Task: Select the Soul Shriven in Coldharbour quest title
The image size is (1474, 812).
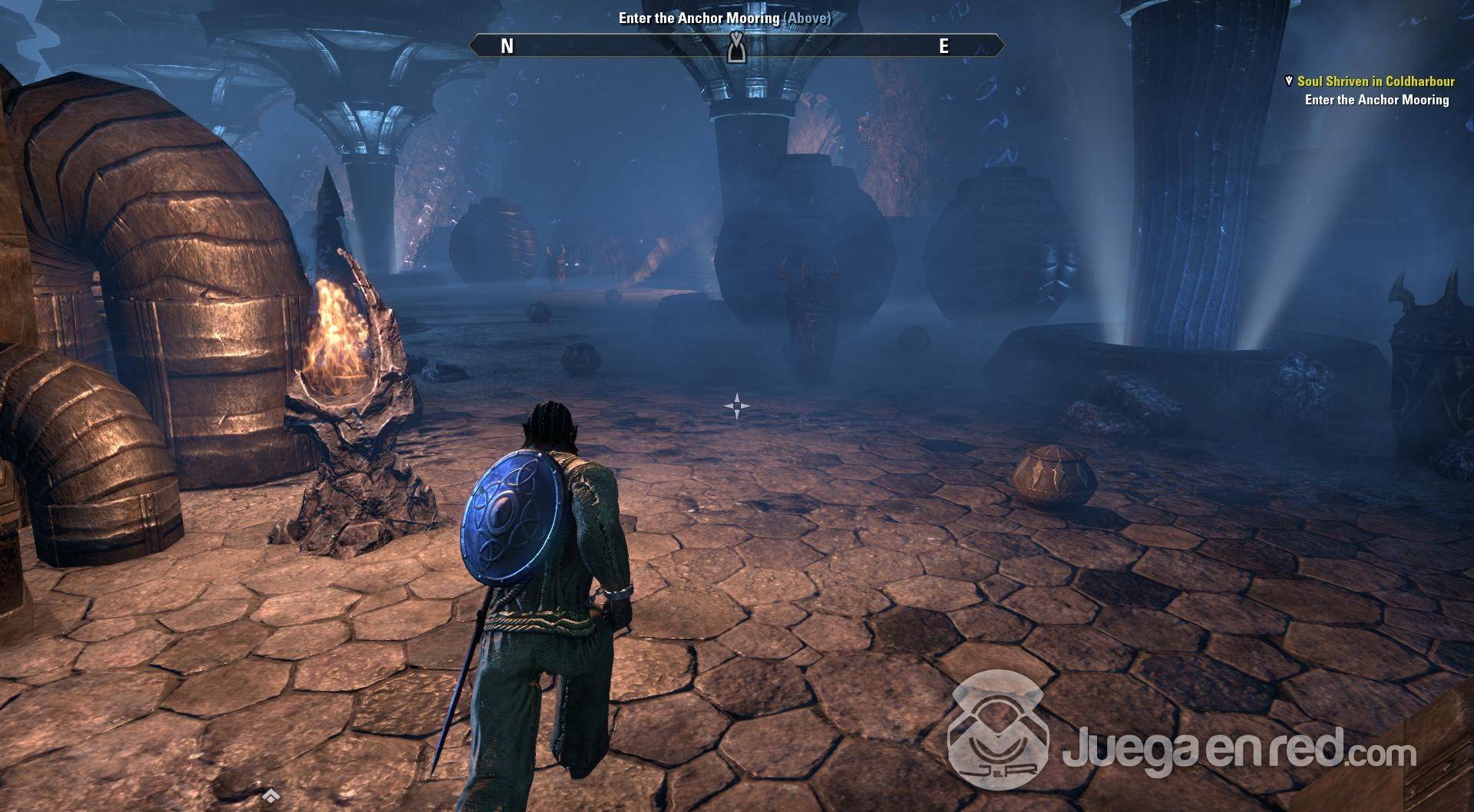Action: coord(1375,81)
